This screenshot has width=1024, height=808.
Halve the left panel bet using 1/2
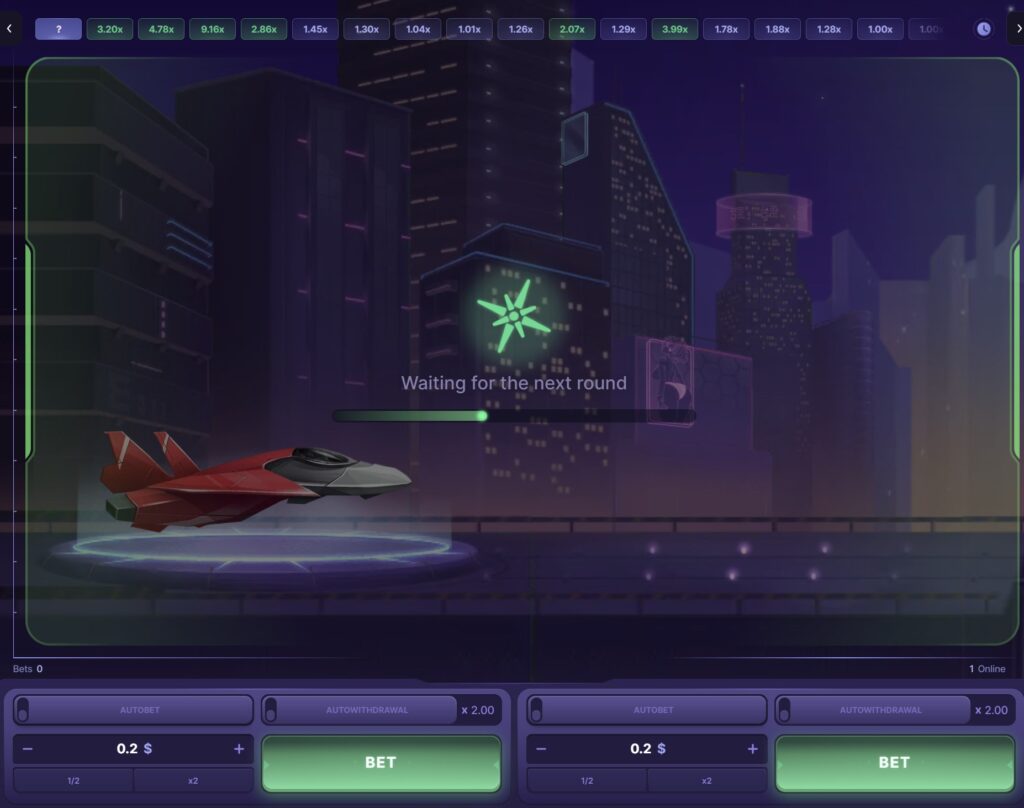[74, 780]
